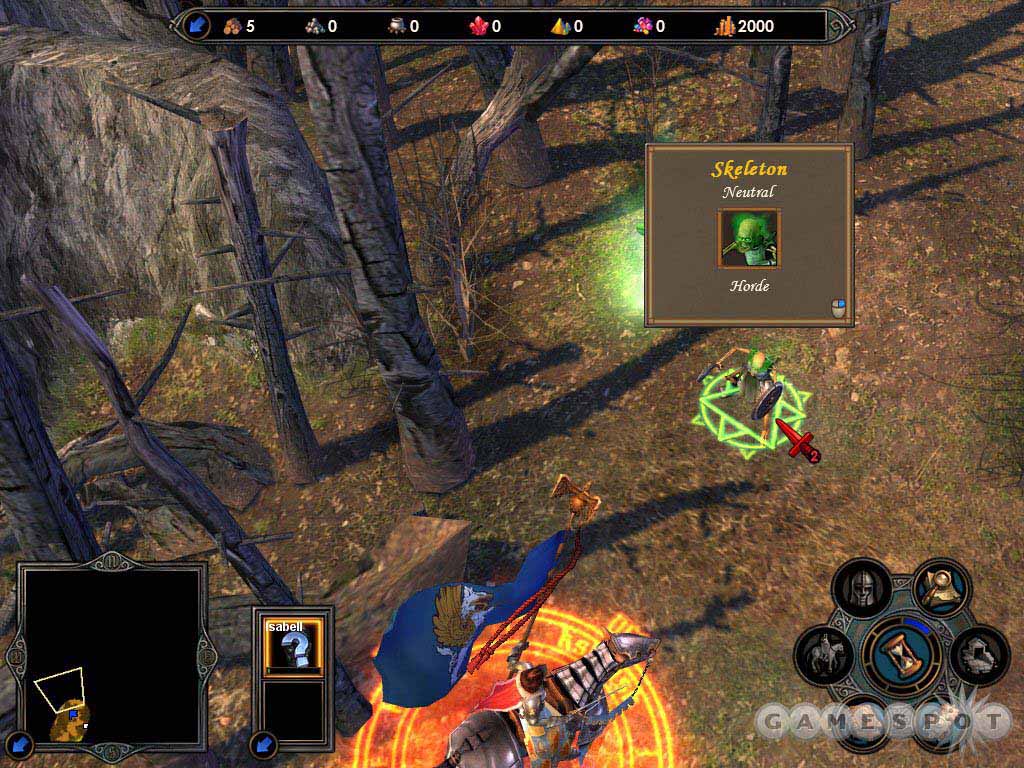This screenshot has height=768, width=1024.
Task: Collapse the hero list with its blue arrow
Action: coord(264,743)
